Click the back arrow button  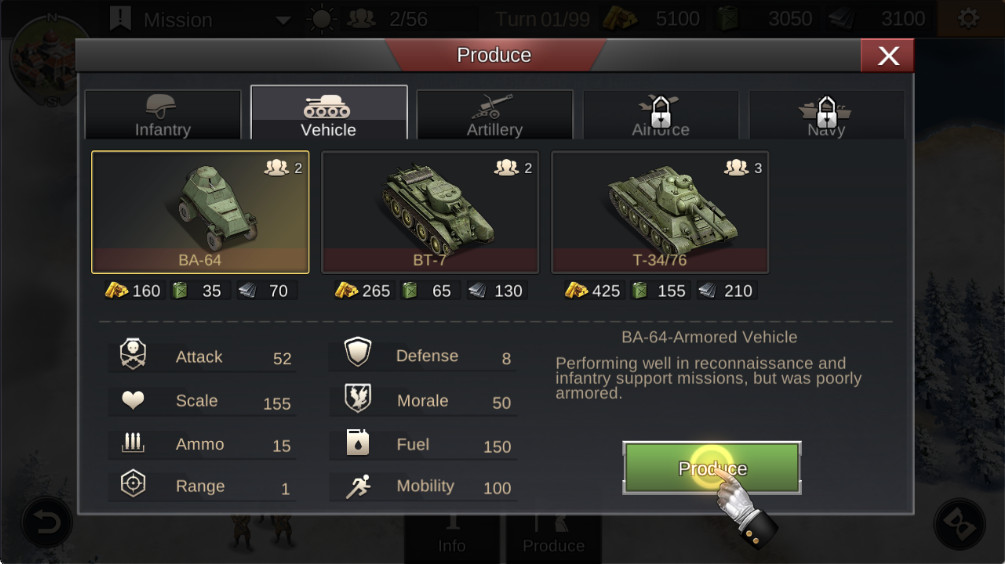pos(47,522)
